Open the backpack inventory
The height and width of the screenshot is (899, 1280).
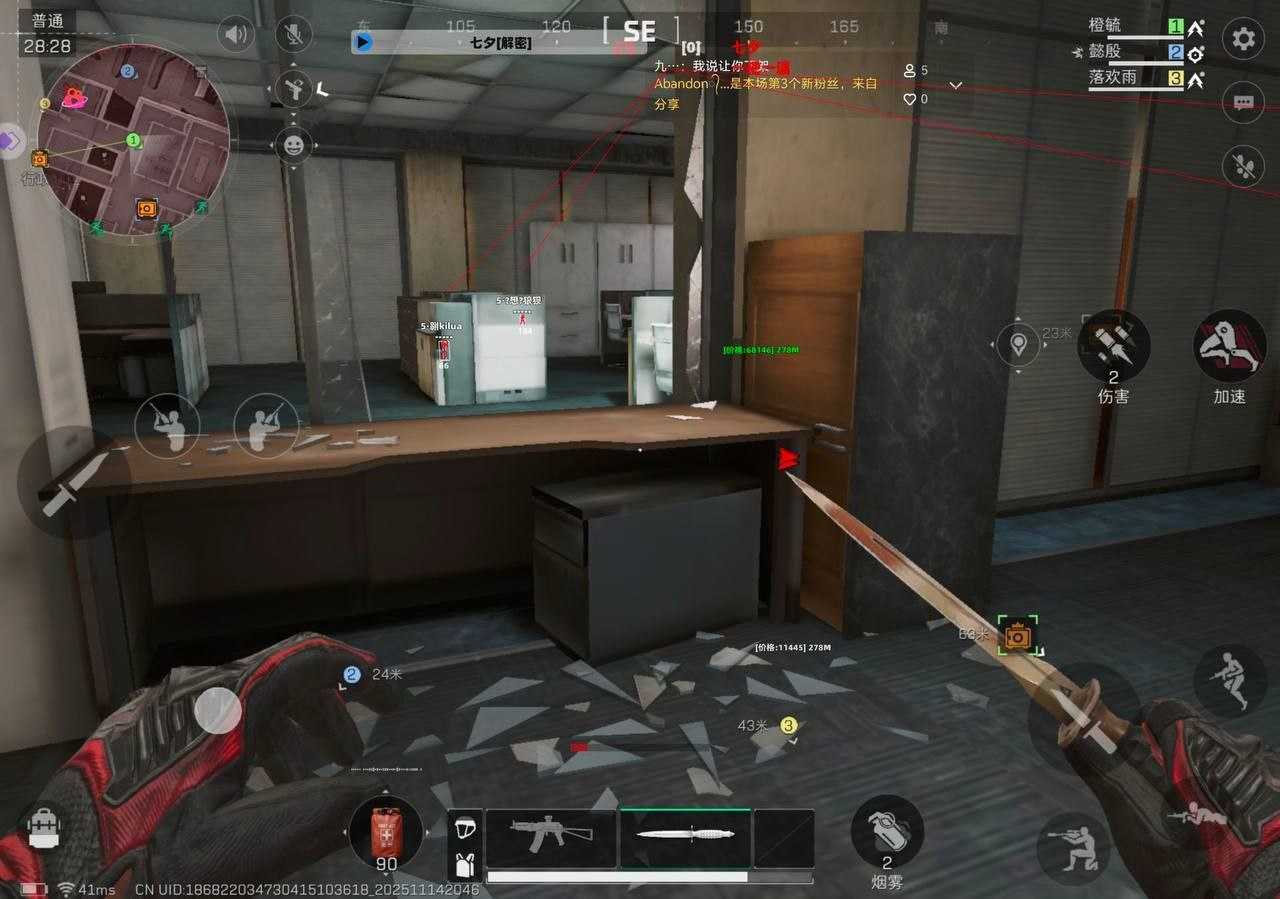[44, 829]
